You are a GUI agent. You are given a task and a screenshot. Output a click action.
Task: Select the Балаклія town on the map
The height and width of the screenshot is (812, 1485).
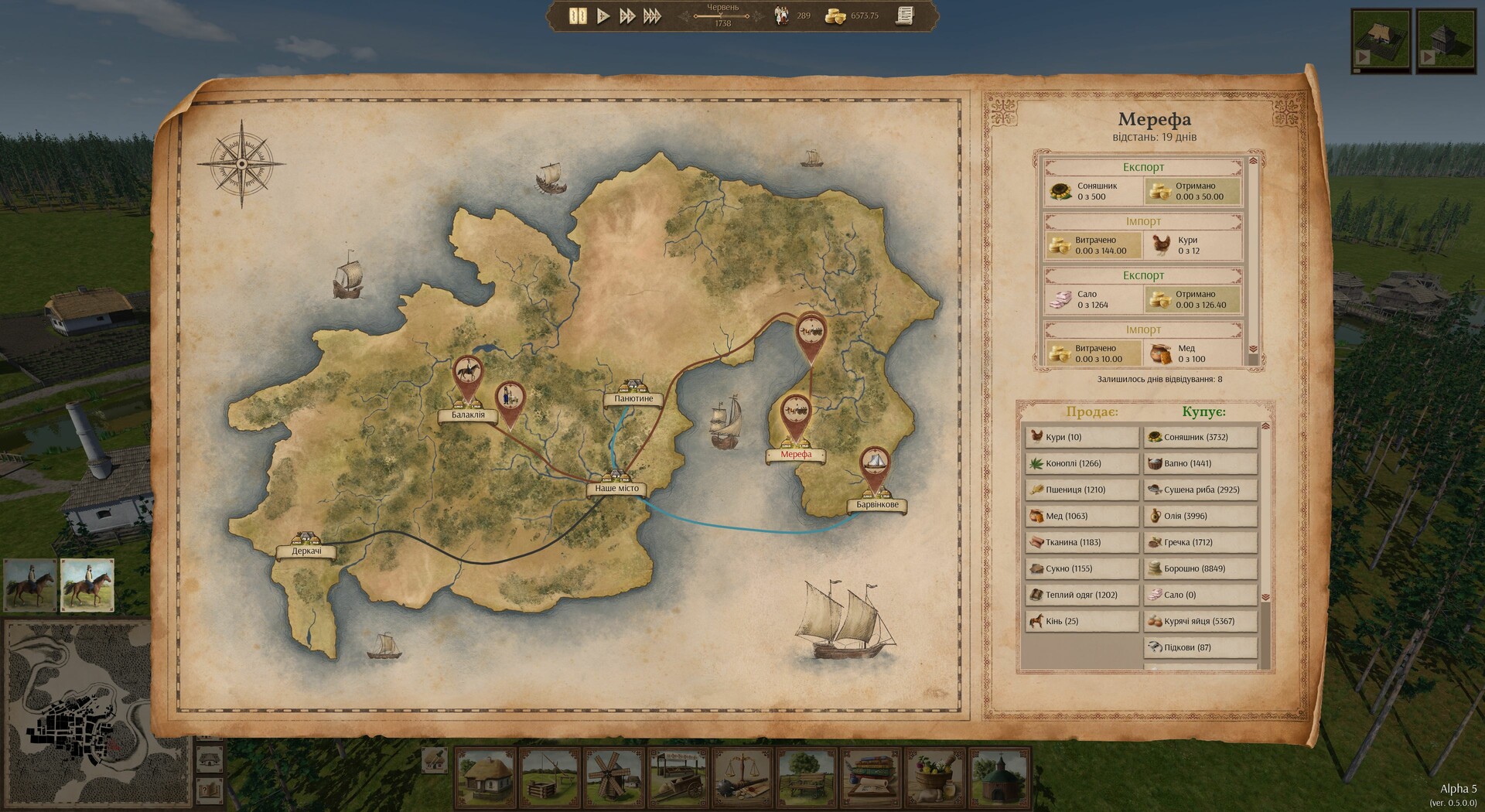coord(468,415)
